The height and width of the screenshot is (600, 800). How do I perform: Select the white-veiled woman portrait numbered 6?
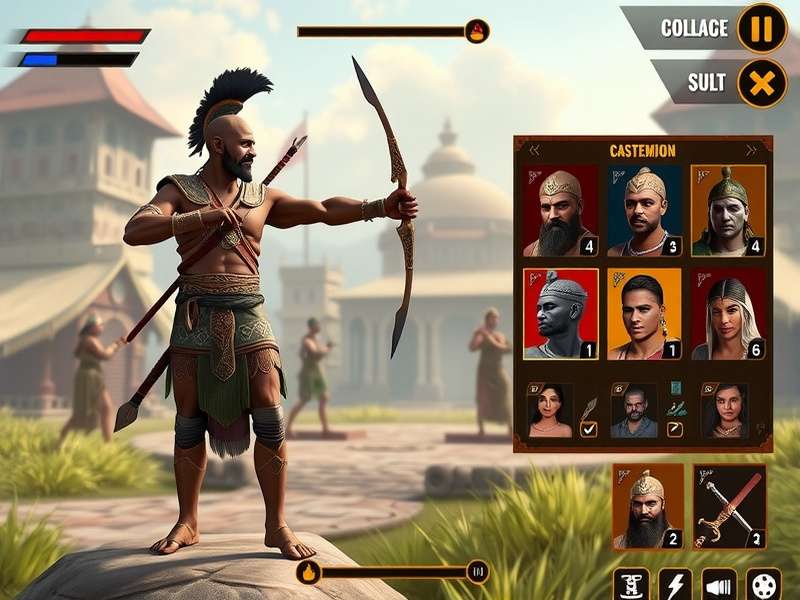(728, 313)
